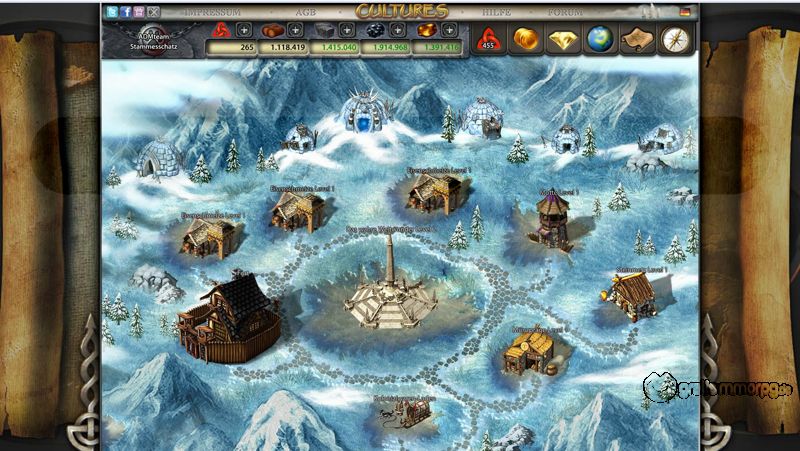Screen dimensions: 800x451
Task: Click the Facebook share icon
Action: tap(125, 12)
